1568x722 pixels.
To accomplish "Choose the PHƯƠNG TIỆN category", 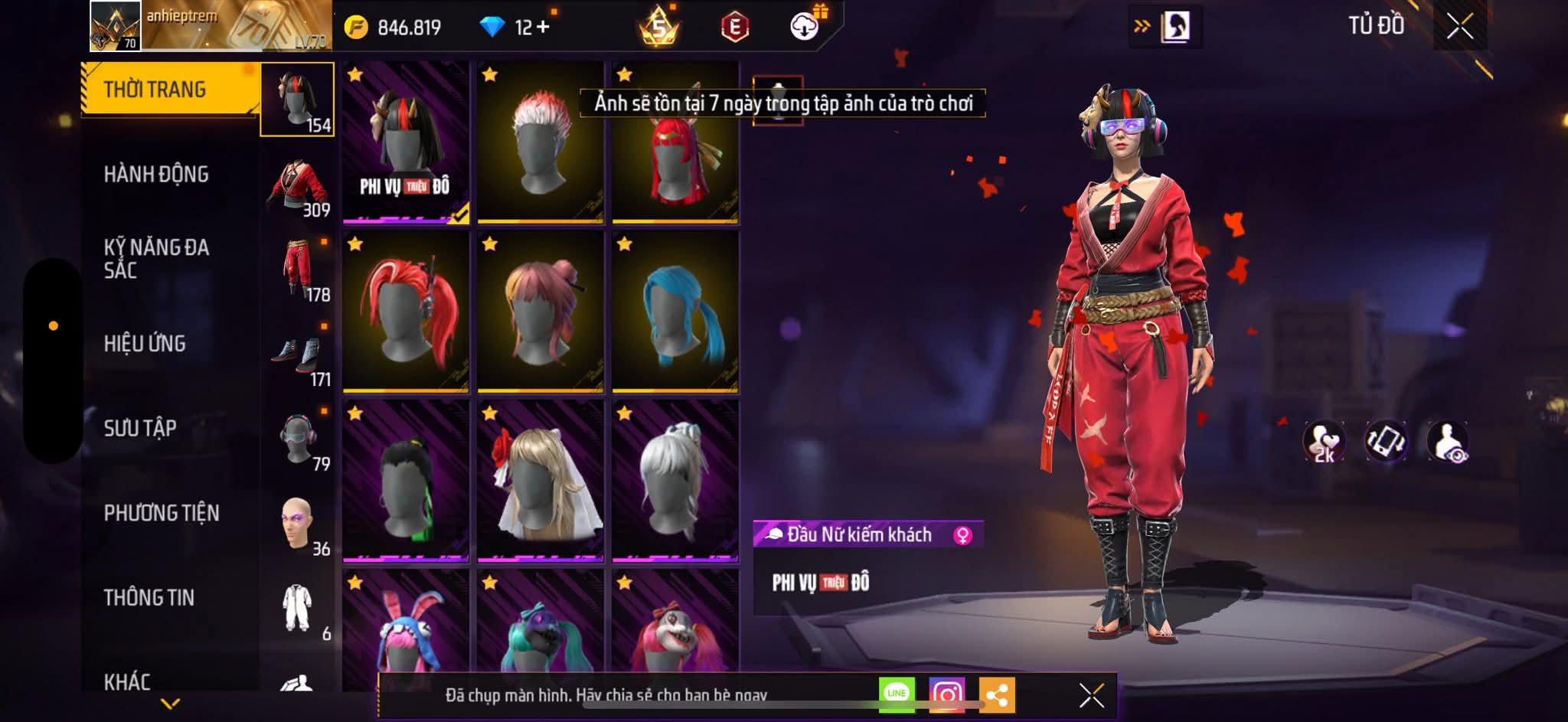I will (162, 513).
